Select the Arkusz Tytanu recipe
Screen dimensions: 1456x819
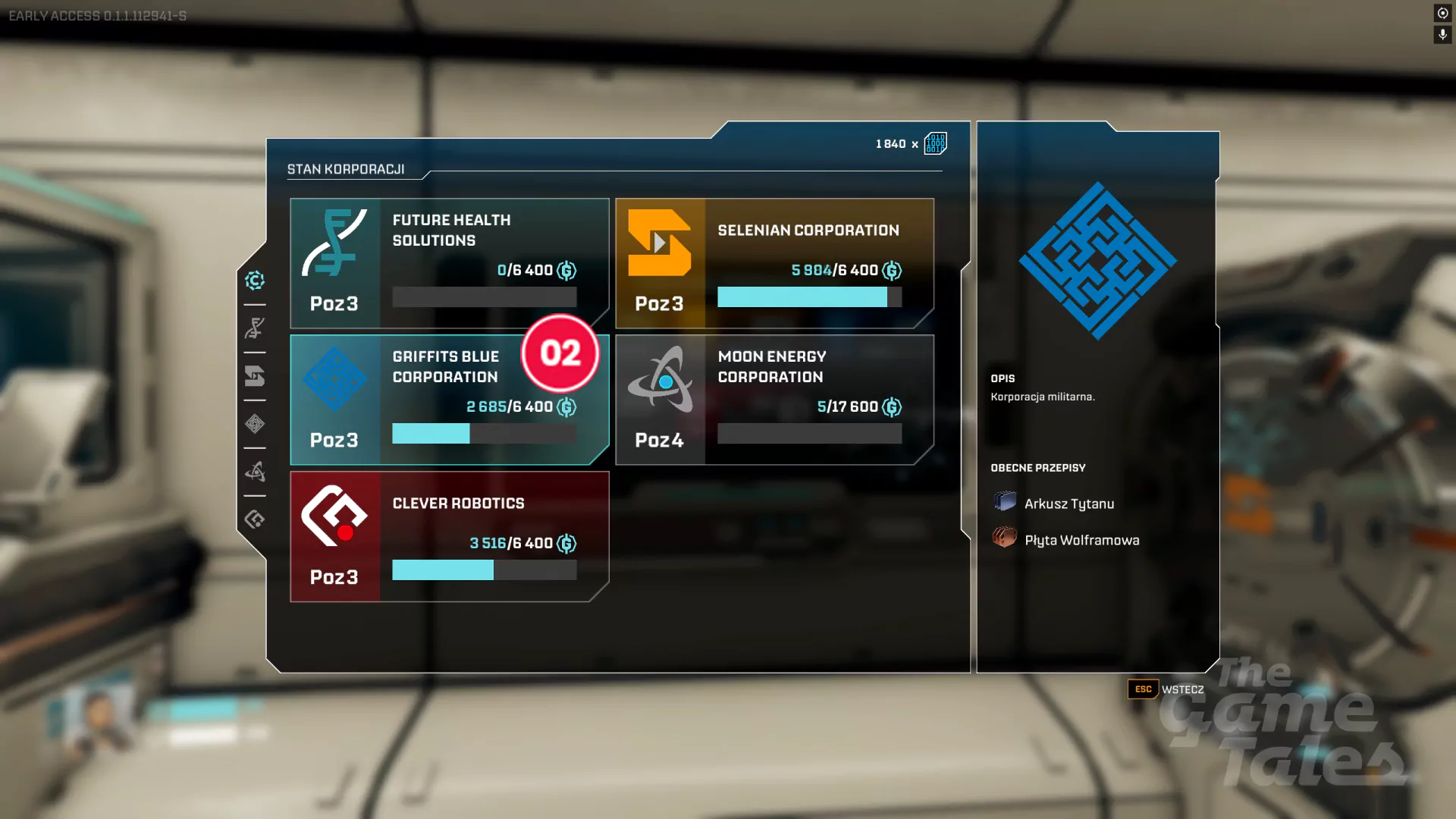point(1068,504)
